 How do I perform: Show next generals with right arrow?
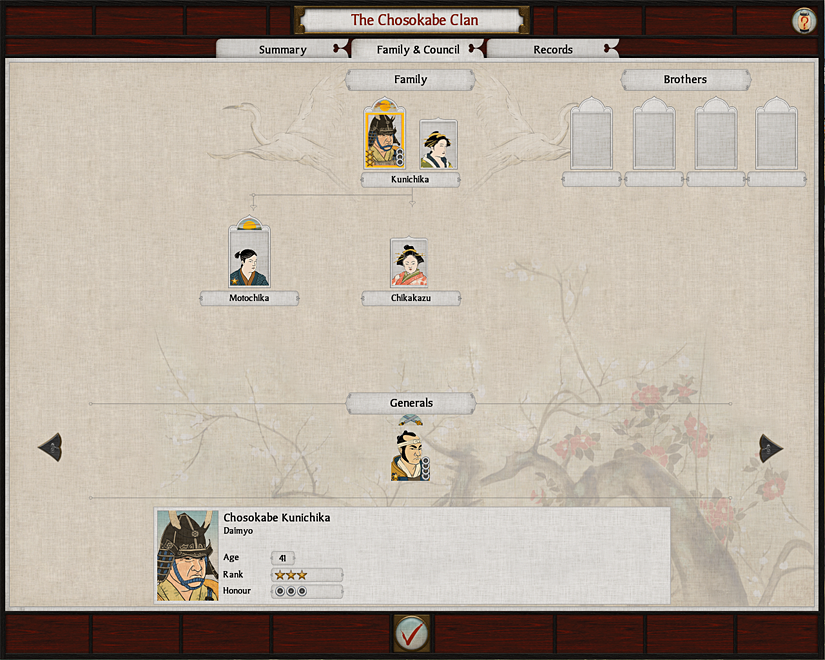coord(771,448)
